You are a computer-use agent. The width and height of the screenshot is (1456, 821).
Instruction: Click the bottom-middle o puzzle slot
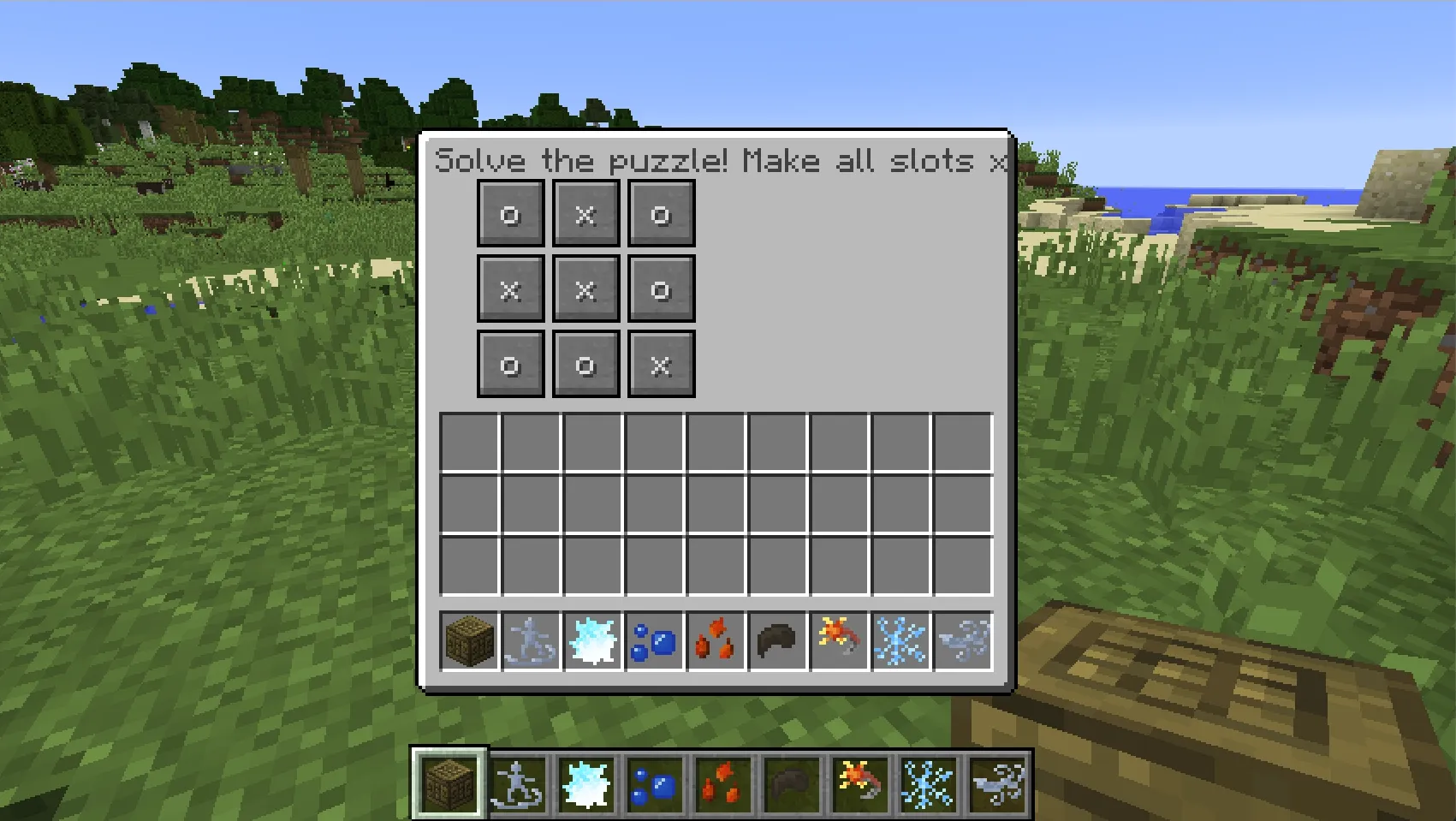click(x=585, y=365)
